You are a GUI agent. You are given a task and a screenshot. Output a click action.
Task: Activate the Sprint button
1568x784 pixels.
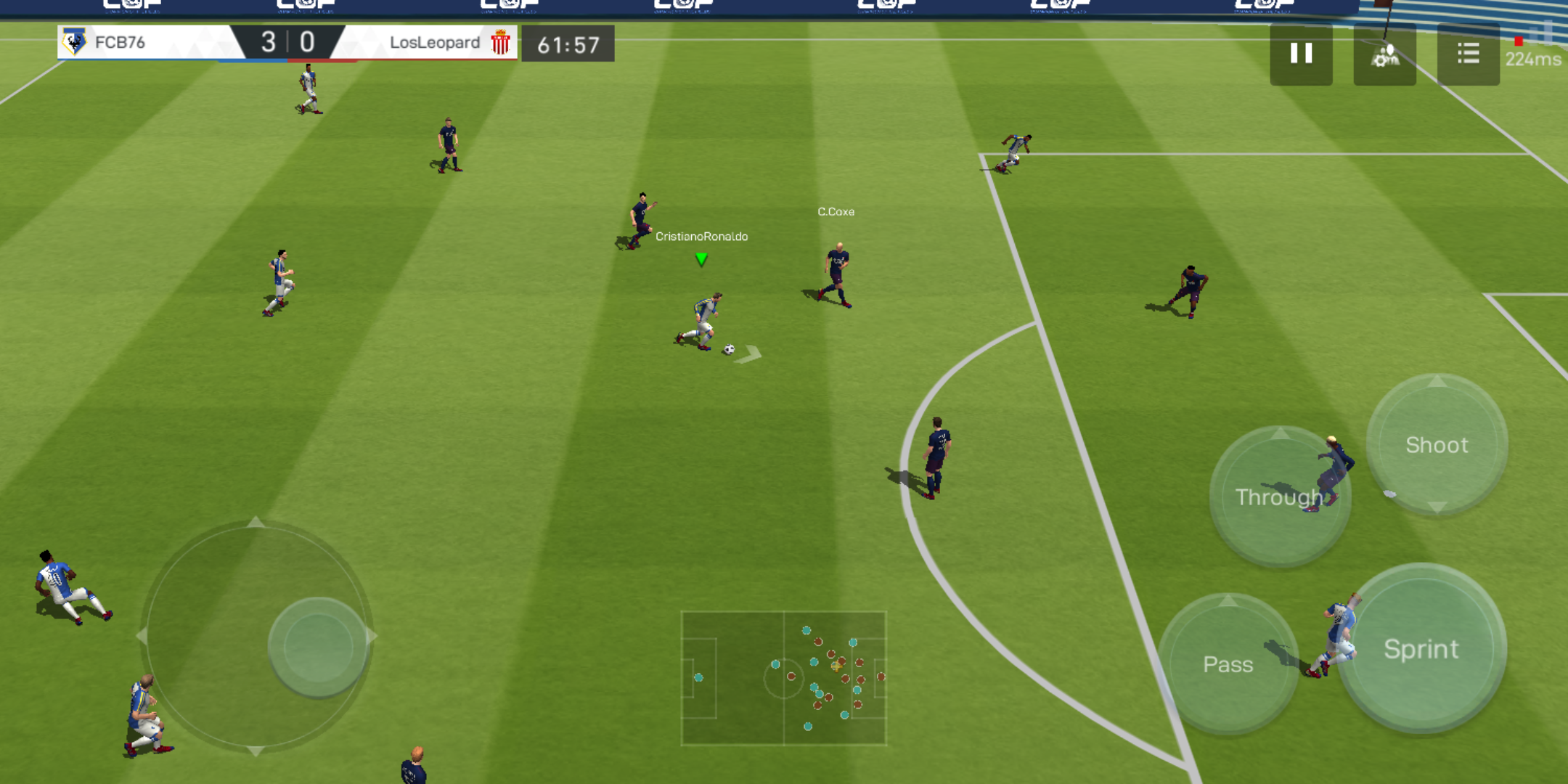point(1421,648)
